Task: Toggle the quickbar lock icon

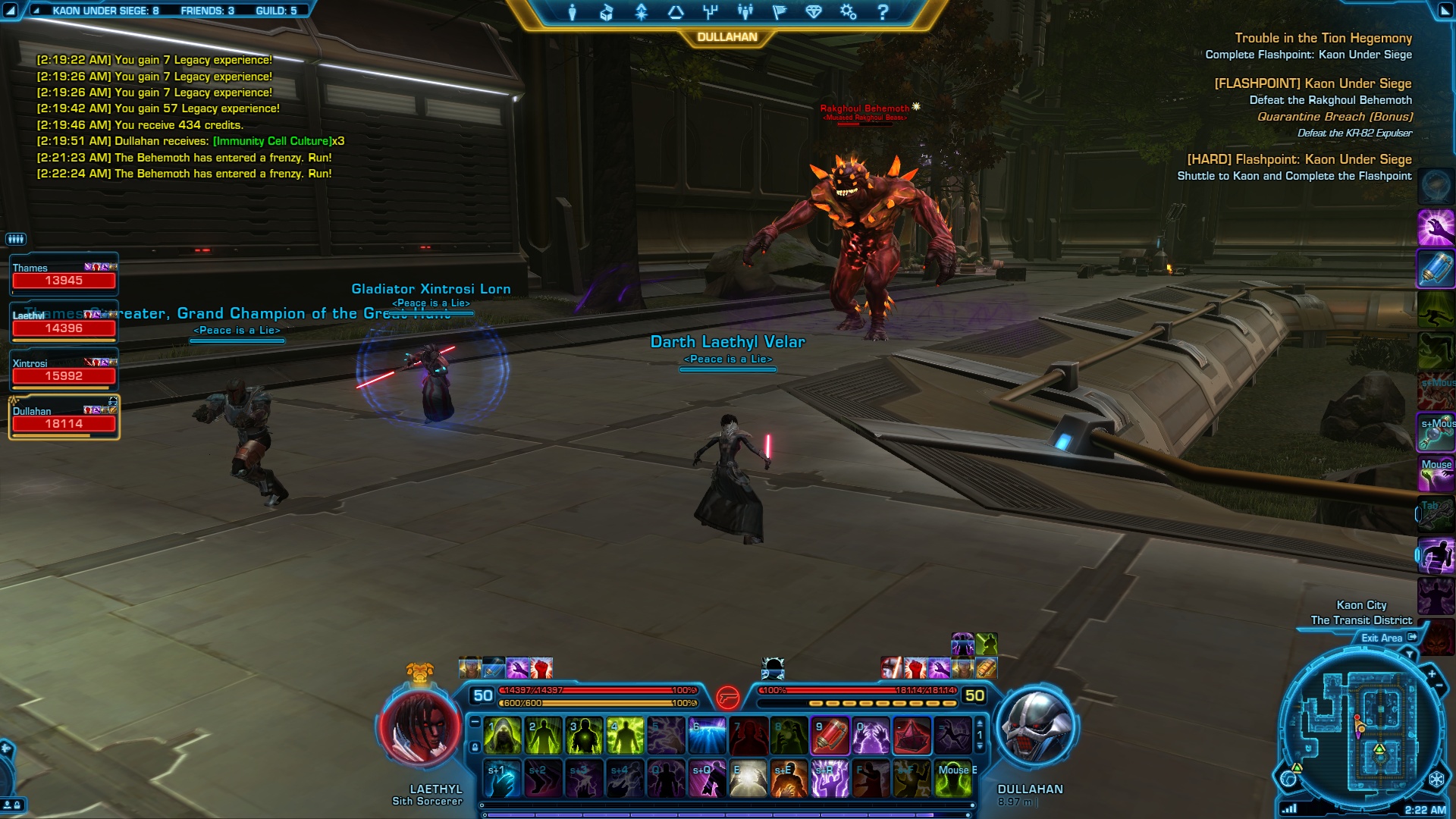Action: click(x=475, y=747)
